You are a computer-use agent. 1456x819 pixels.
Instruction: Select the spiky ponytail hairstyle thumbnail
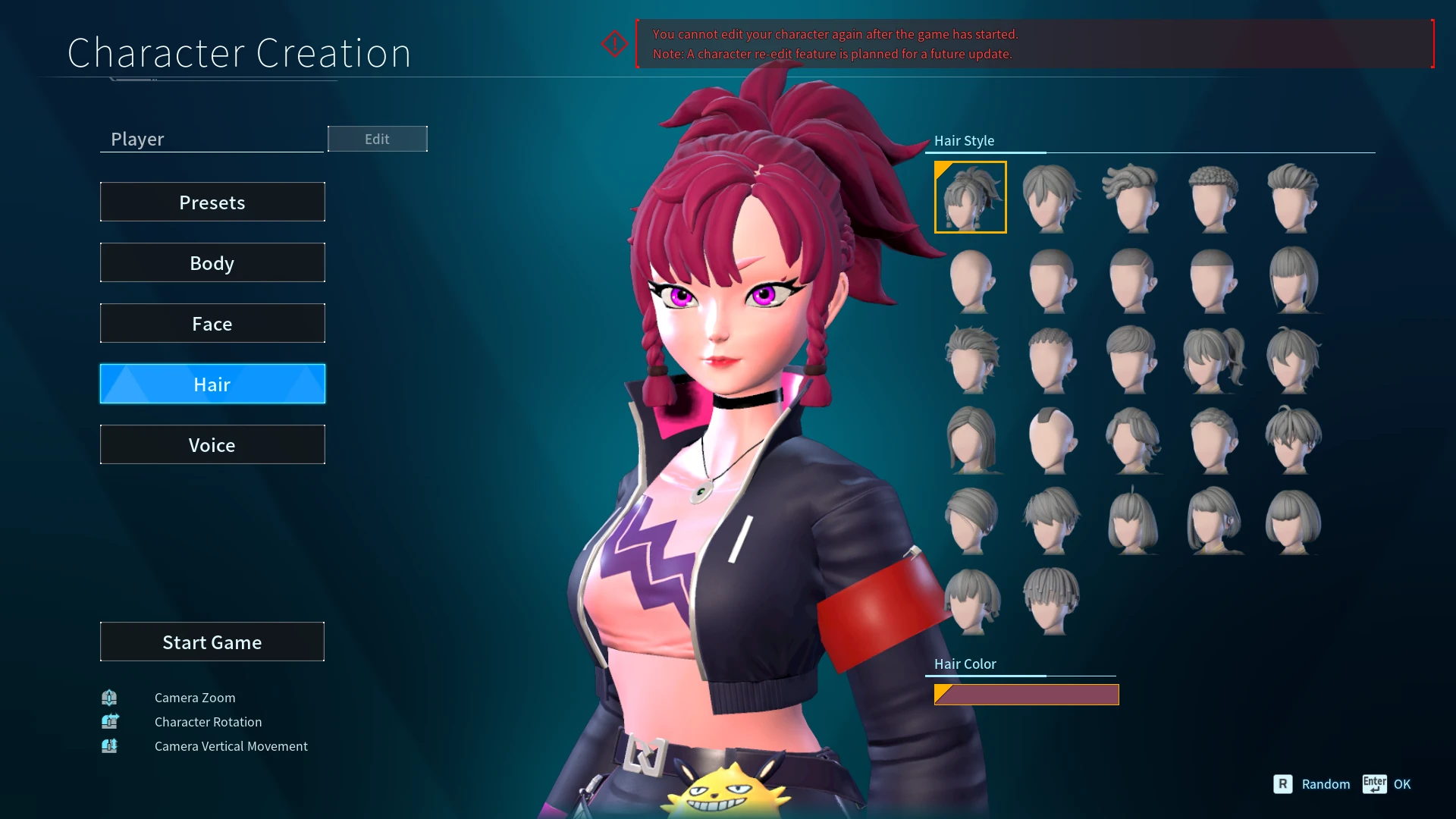(970, 197)
